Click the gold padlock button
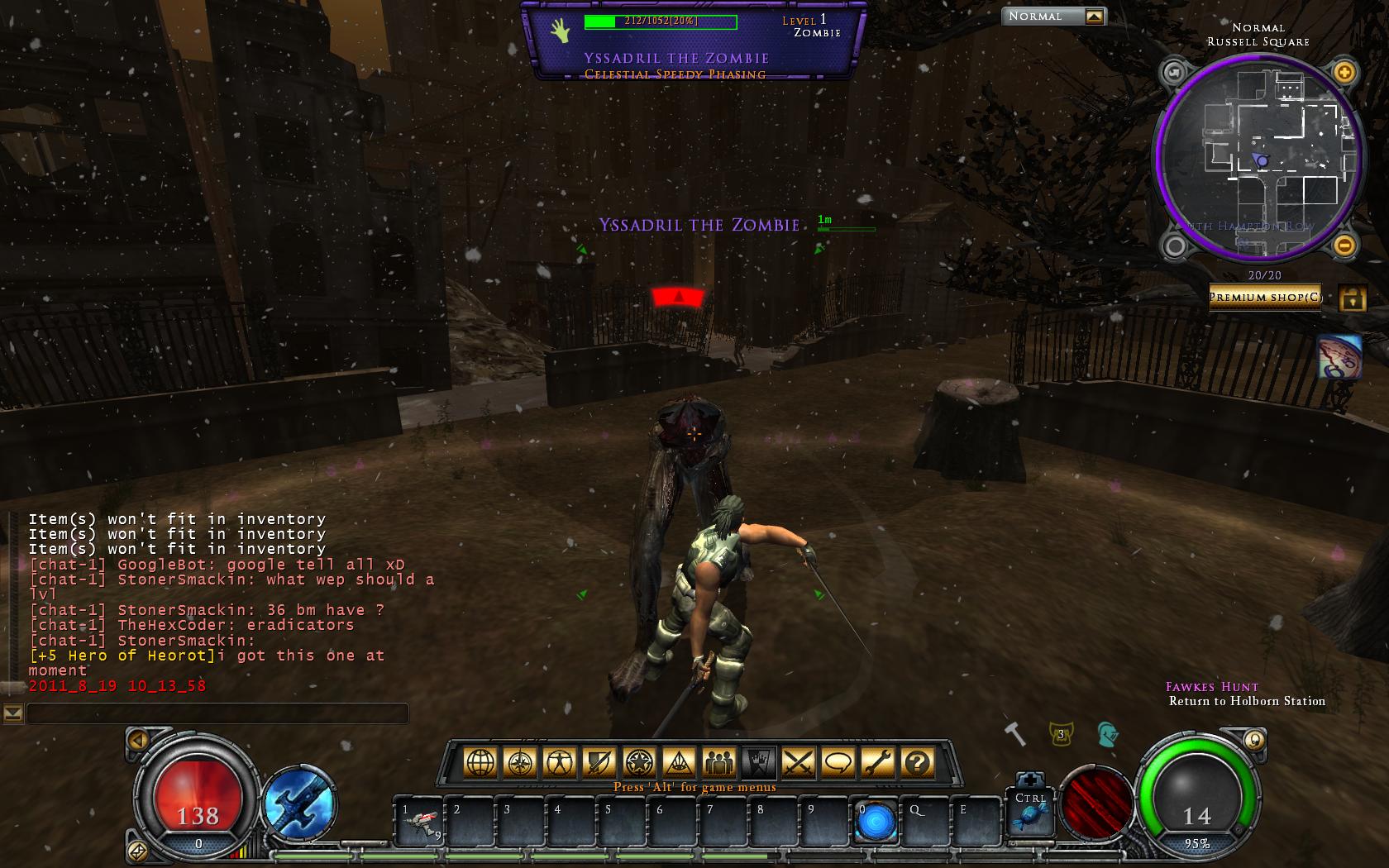The width and height of the screenshot is (1389, 868). pos(1352,298)
